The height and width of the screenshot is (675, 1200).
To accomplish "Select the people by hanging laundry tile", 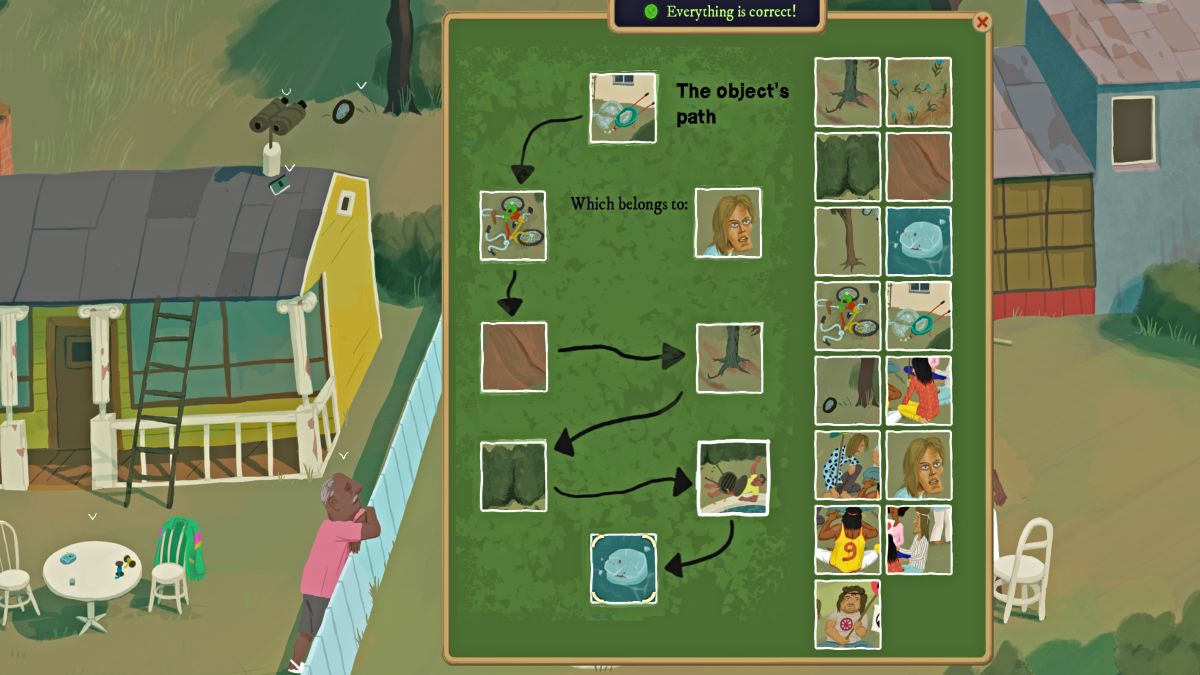I will pos(918,539).
